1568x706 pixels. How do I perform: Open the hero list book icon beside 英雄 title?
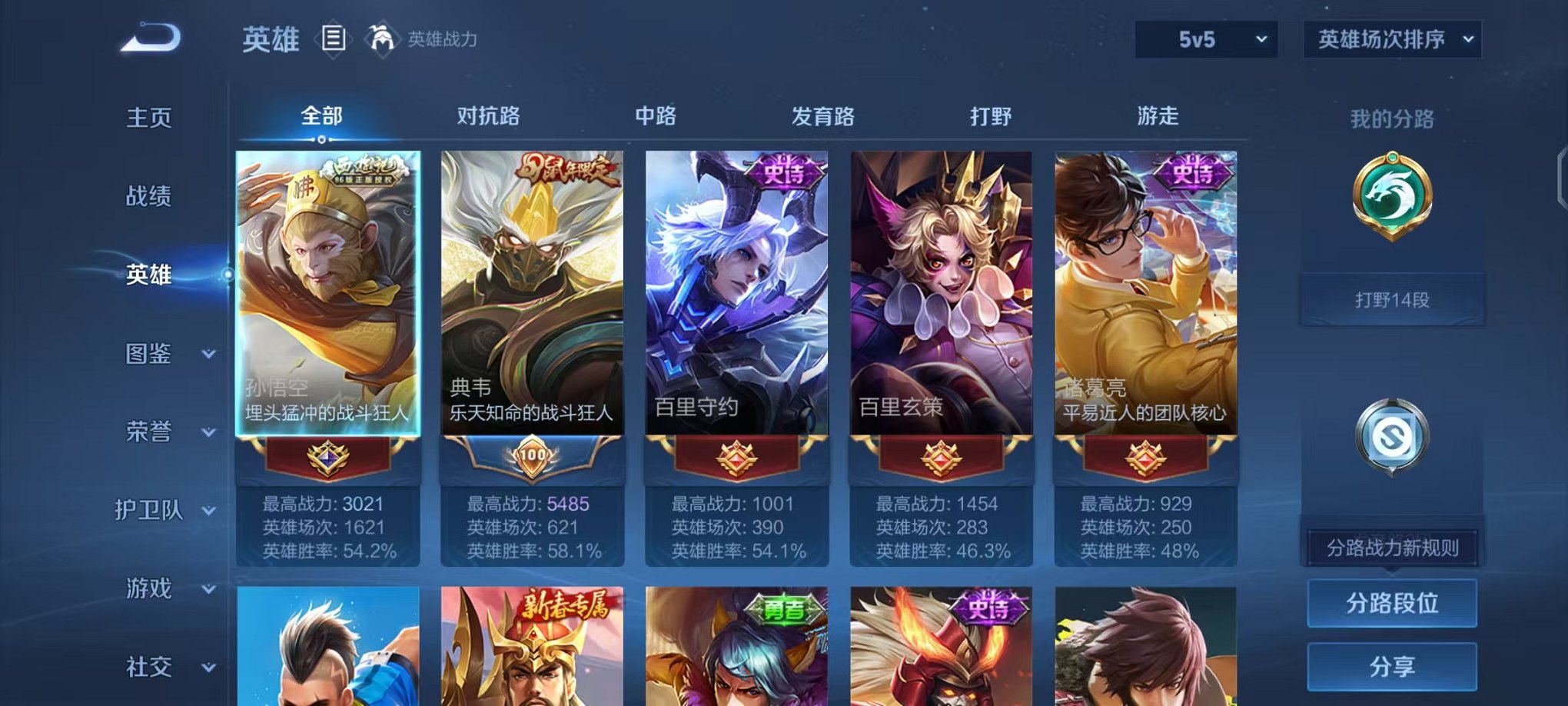point(334,38)
